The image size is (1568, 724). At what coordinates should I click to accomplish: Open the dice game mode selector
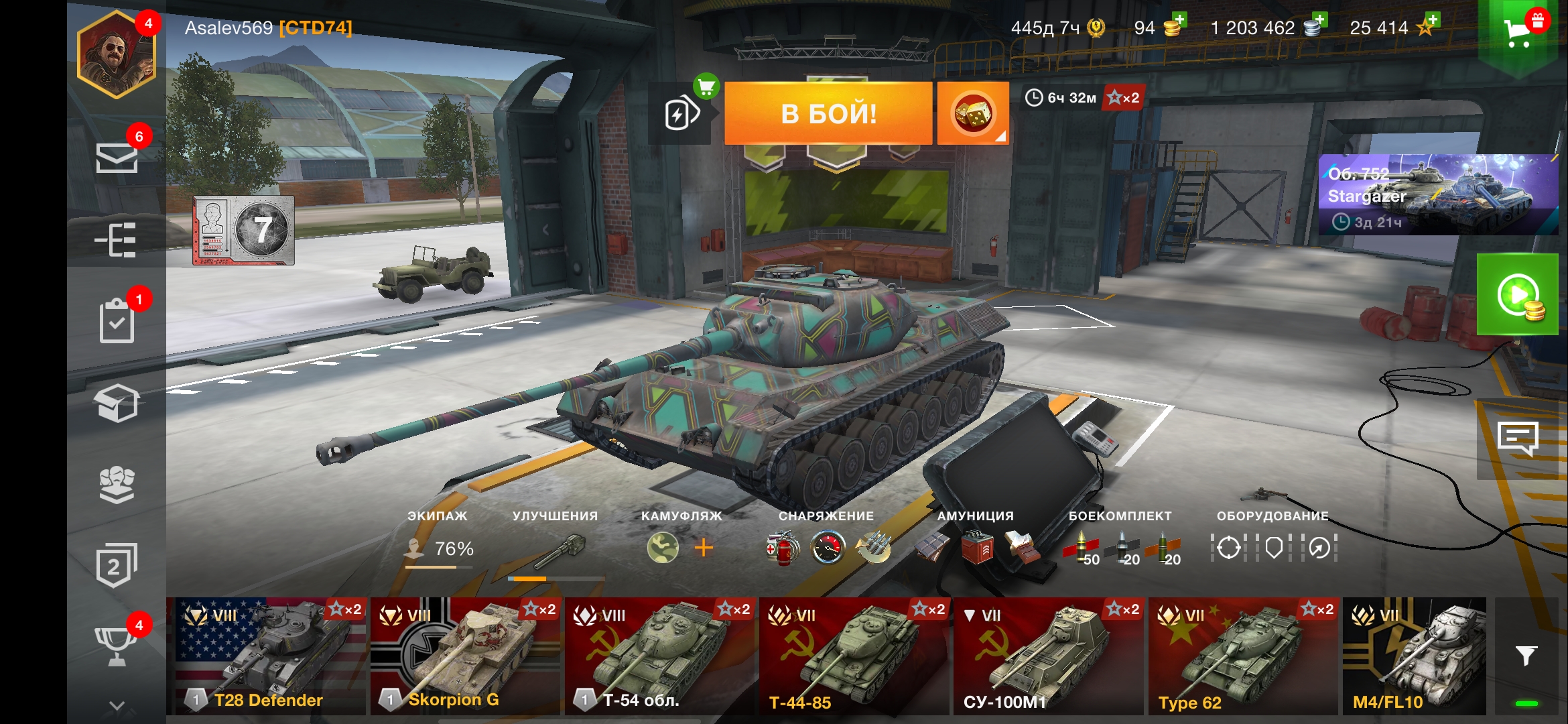tap(972, 114)
